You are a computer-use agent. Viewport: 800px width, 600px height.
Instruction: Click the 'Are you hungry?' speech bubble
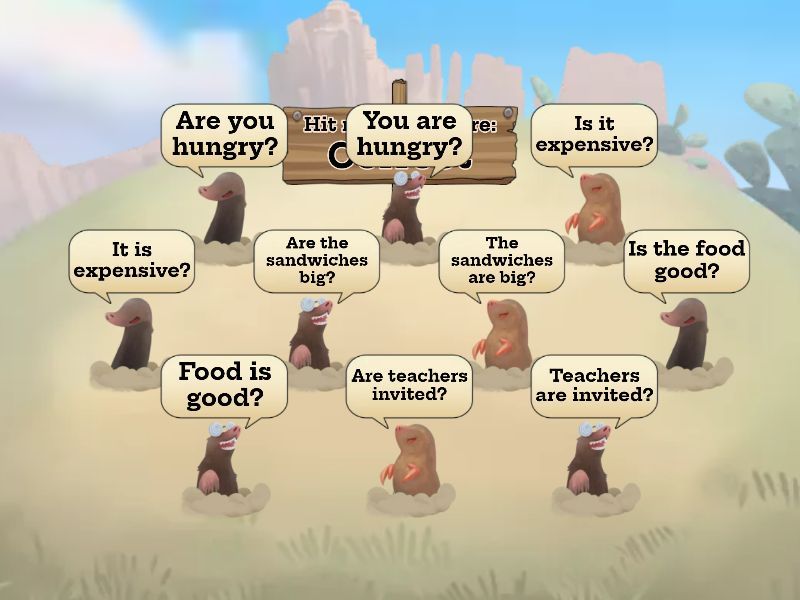tap(224, 134)
